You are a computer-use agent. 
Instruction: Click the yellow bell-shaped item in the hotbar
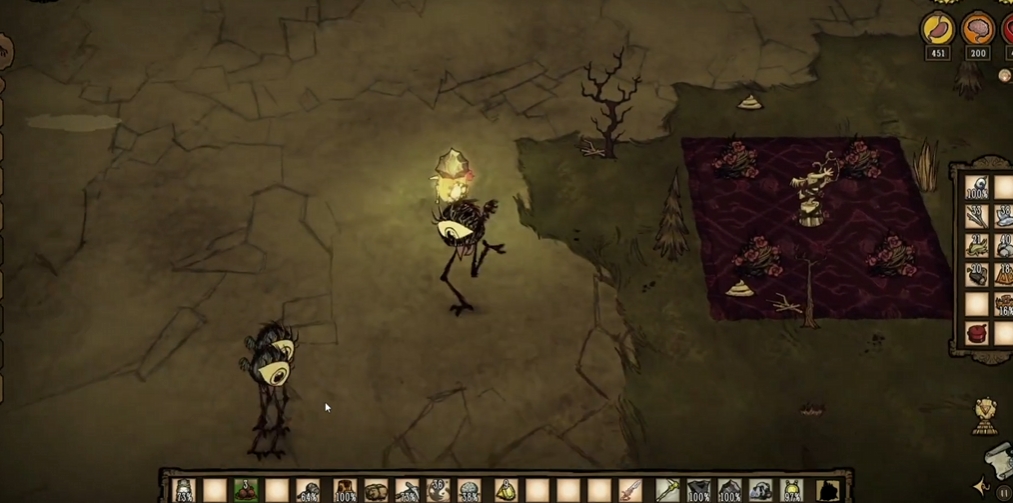tap(505, 491)
